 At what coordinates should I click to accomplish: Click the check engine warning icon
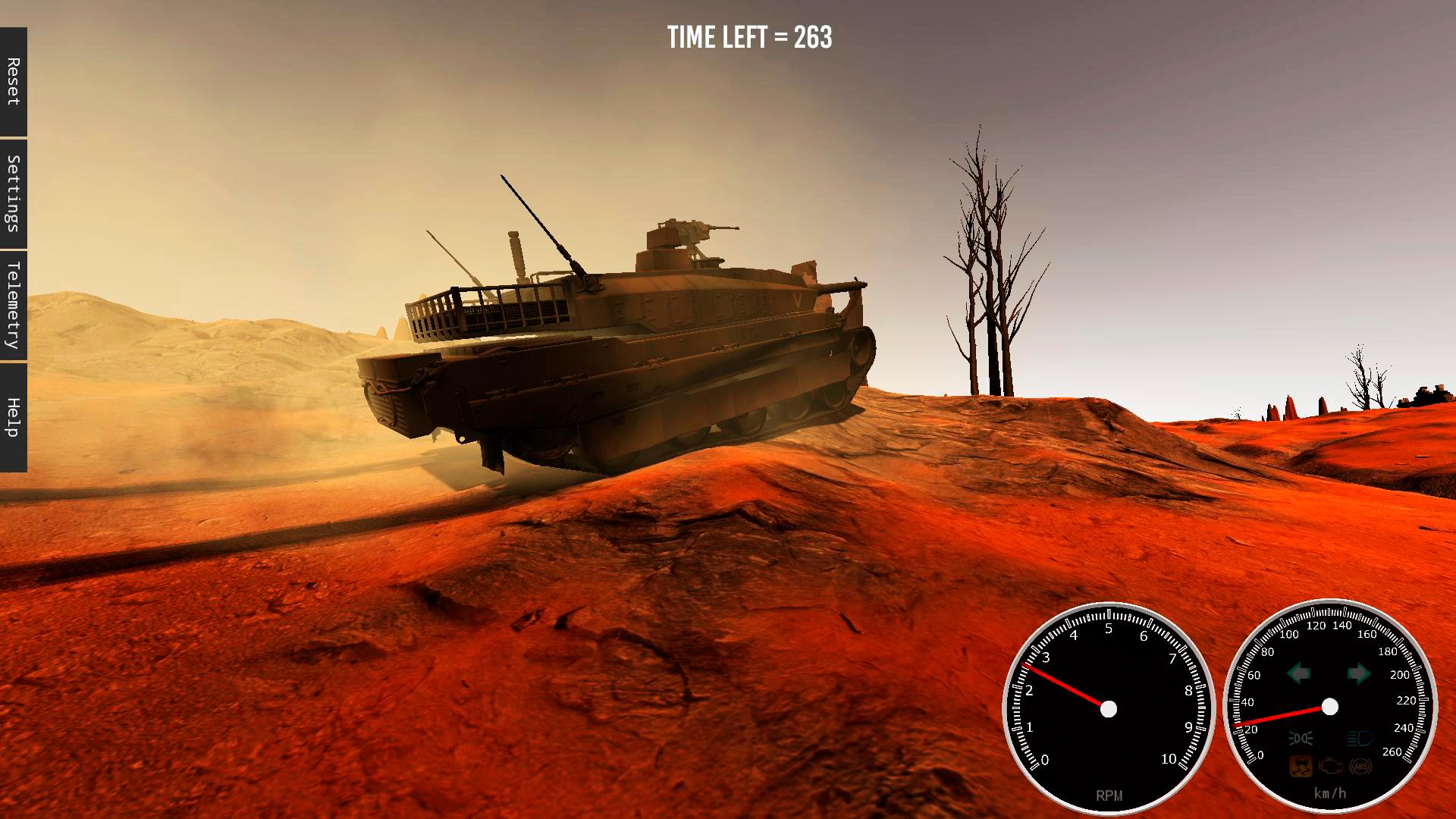(x=1332, y=767)
